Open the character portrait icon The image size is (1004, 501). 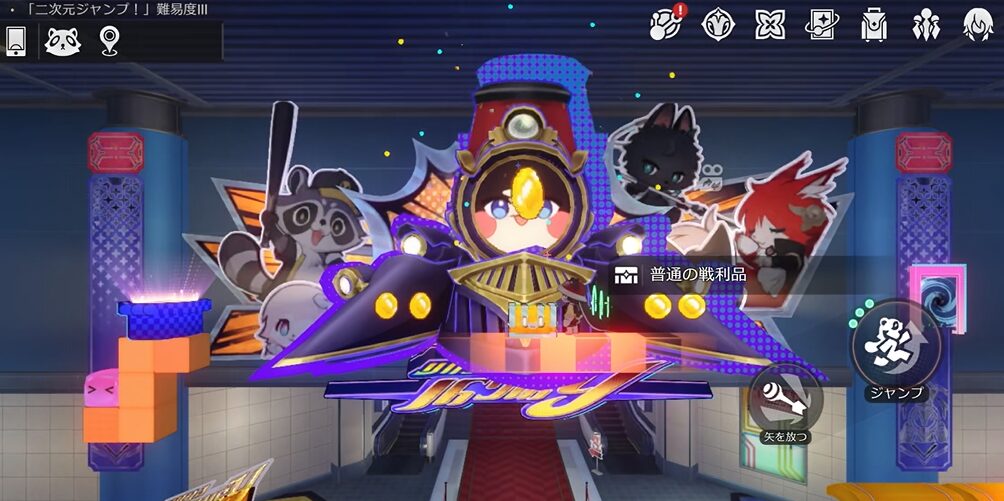point(978,23)
